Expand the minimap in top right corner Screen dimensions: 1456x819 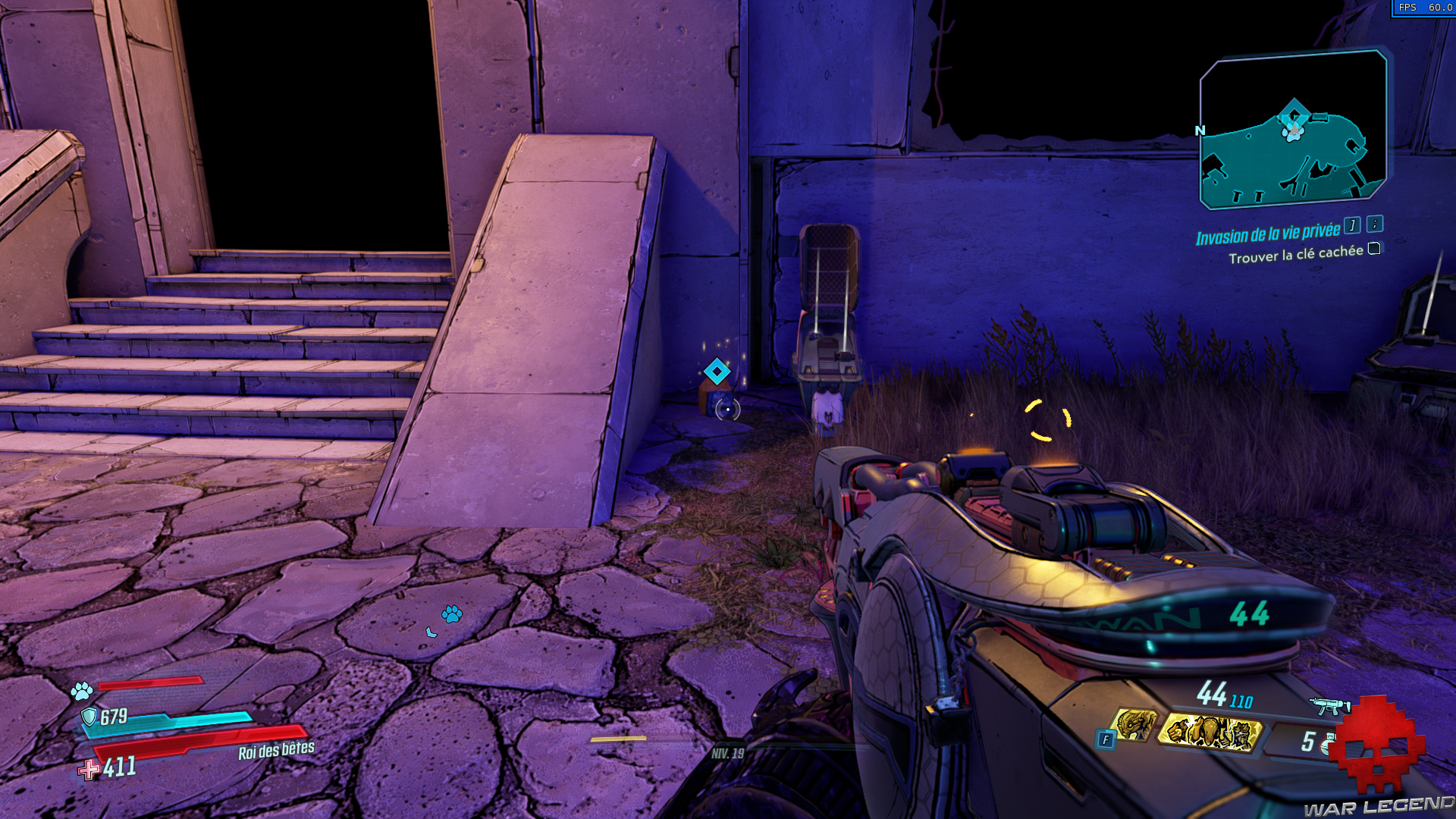(x=1291, y=129)
